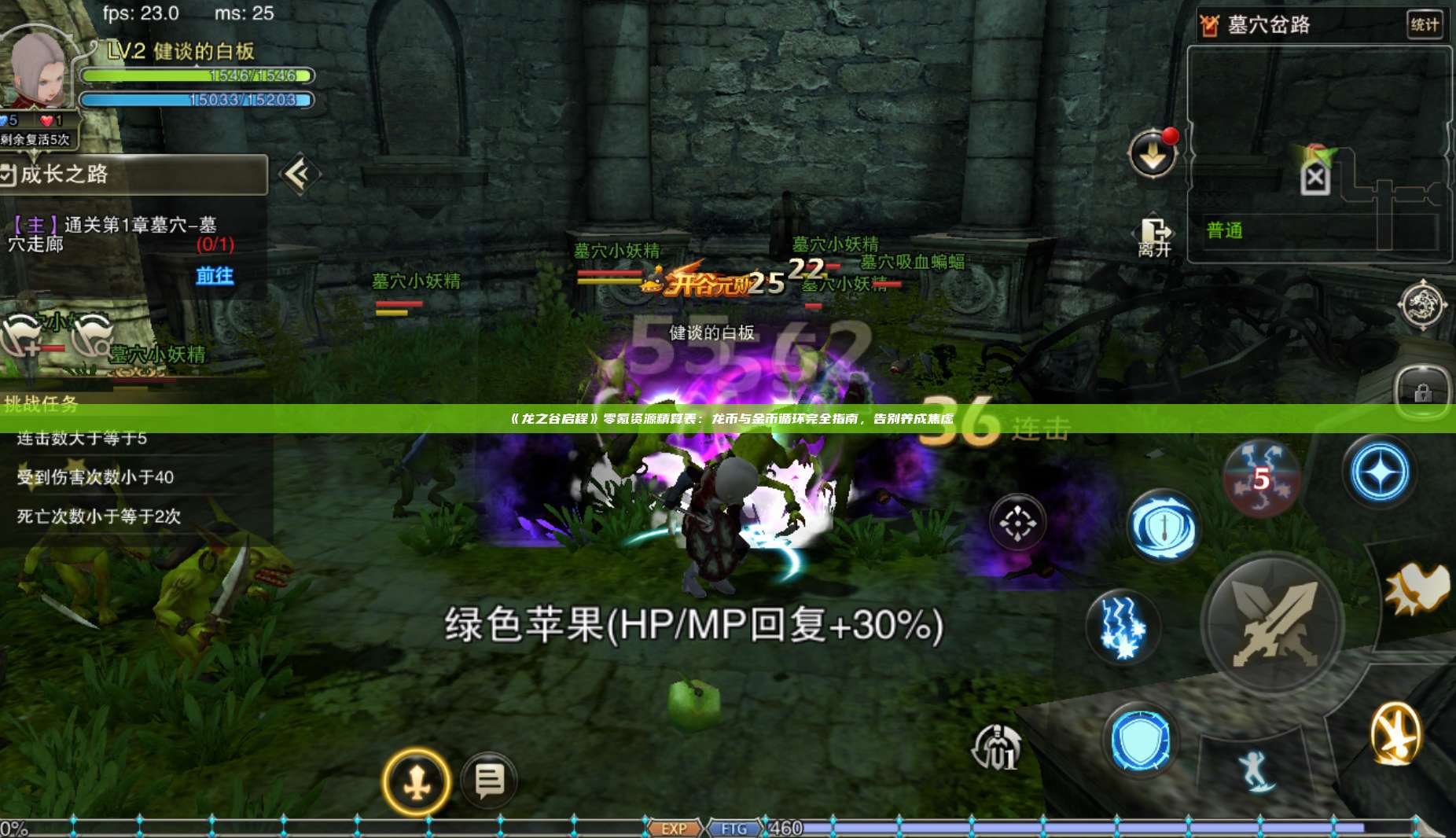The width and height of the screenshot is (1456, 838).
Task: Open the 普通 difficulty selector
Action: point(1223,232)
